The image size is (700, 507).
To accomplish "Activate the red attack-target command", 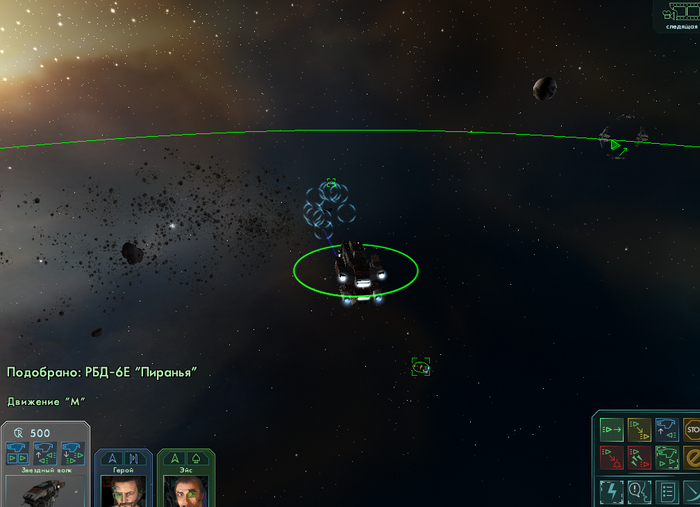I will 611,458.
